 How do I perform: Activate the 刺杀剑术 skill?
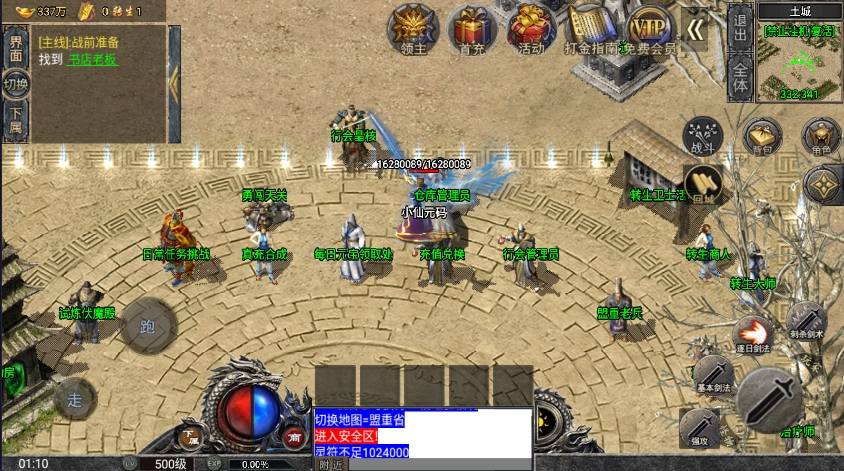[806, 320]
